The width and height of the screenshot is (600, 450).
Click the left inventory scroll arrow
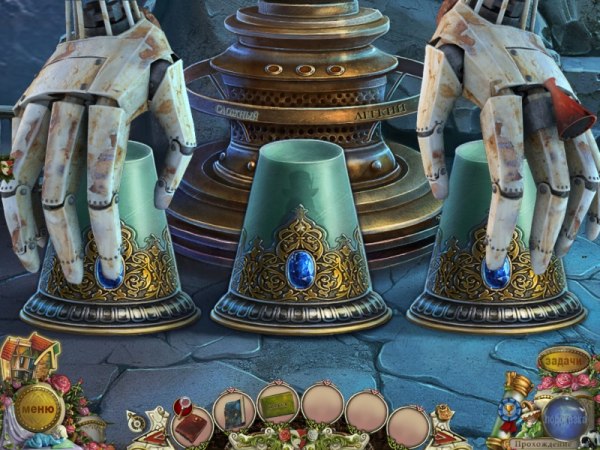coord(147,430)
